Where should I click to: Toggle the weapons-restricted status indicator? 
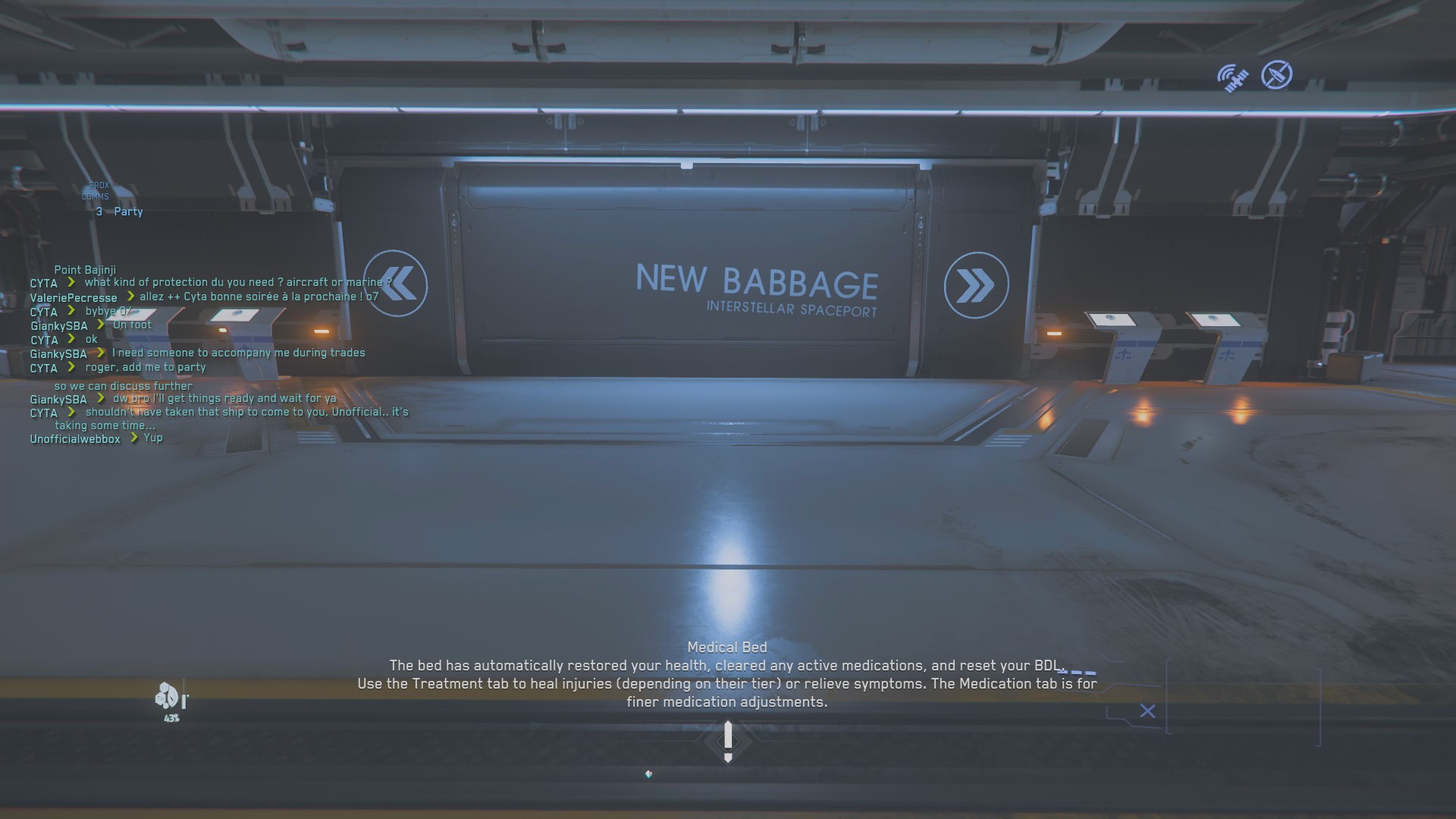(x=1276, y=75)
